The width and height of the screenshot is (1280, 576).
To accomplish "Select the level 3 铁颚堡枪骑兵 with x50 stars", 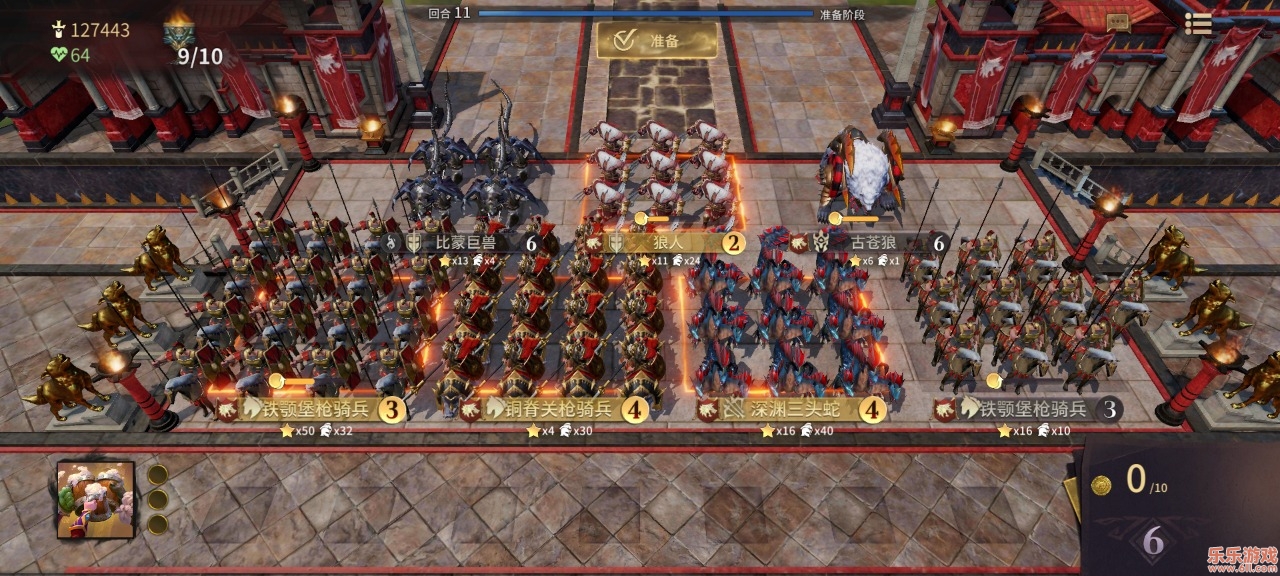I will point(314,409).
